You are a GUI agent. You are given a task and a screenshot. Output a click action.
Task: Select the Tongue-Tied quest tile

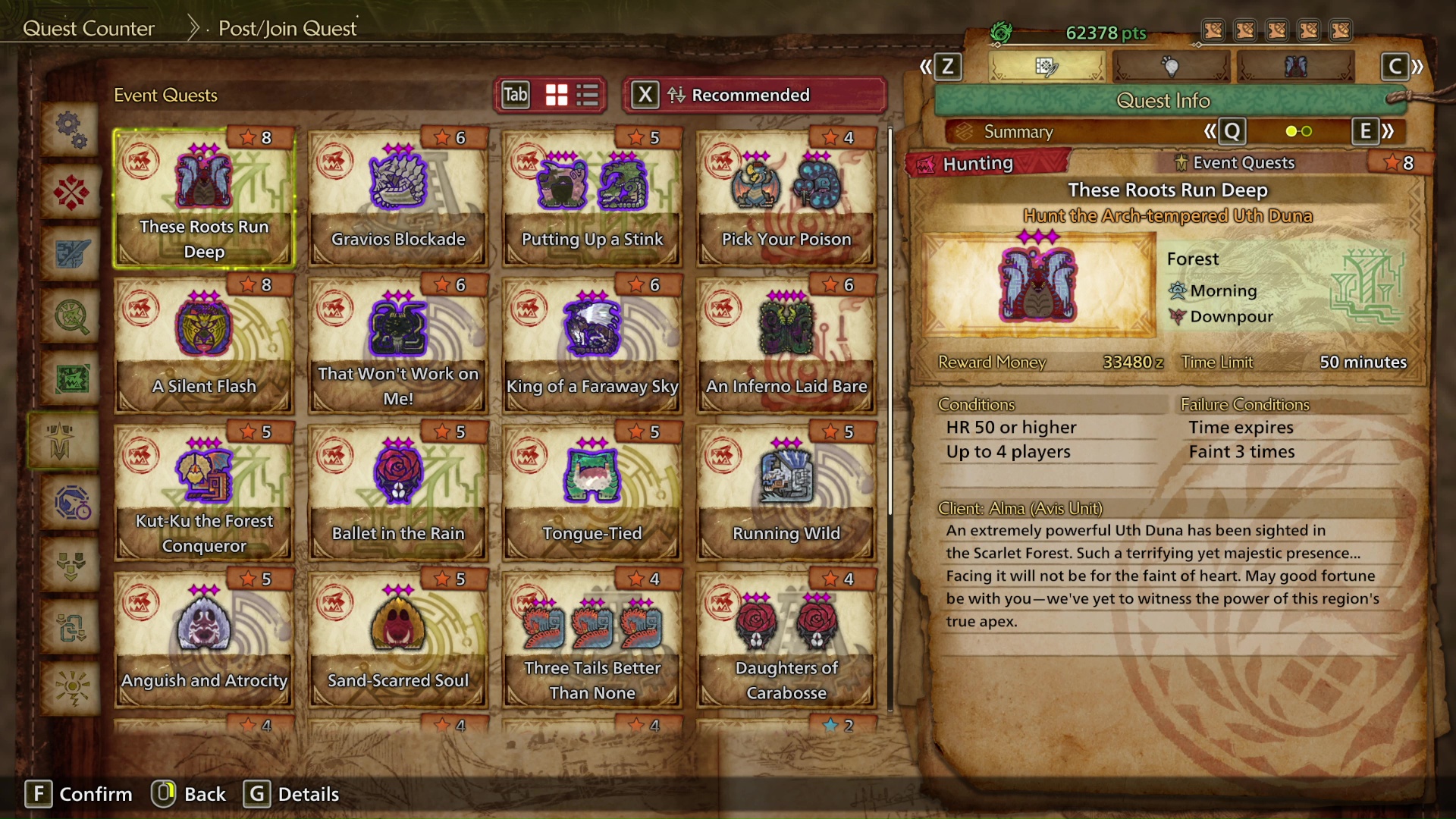591,493
